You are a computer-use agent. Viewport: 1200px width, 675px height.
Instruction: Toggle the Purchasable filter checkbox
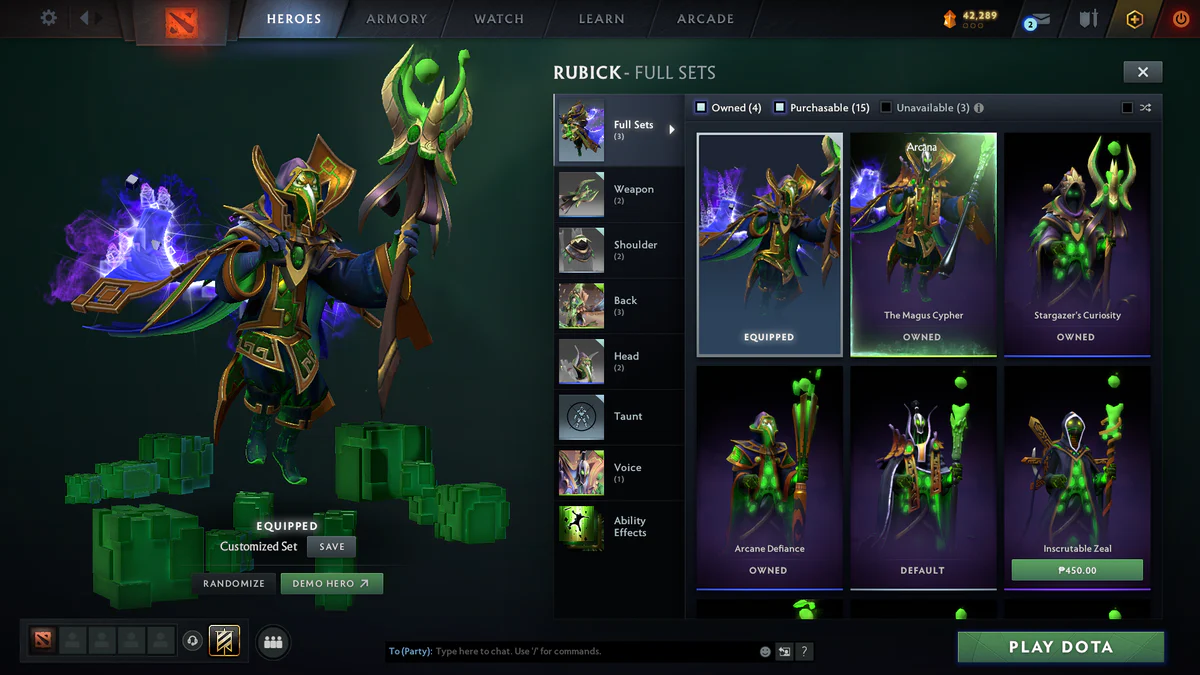click(780, 108)
